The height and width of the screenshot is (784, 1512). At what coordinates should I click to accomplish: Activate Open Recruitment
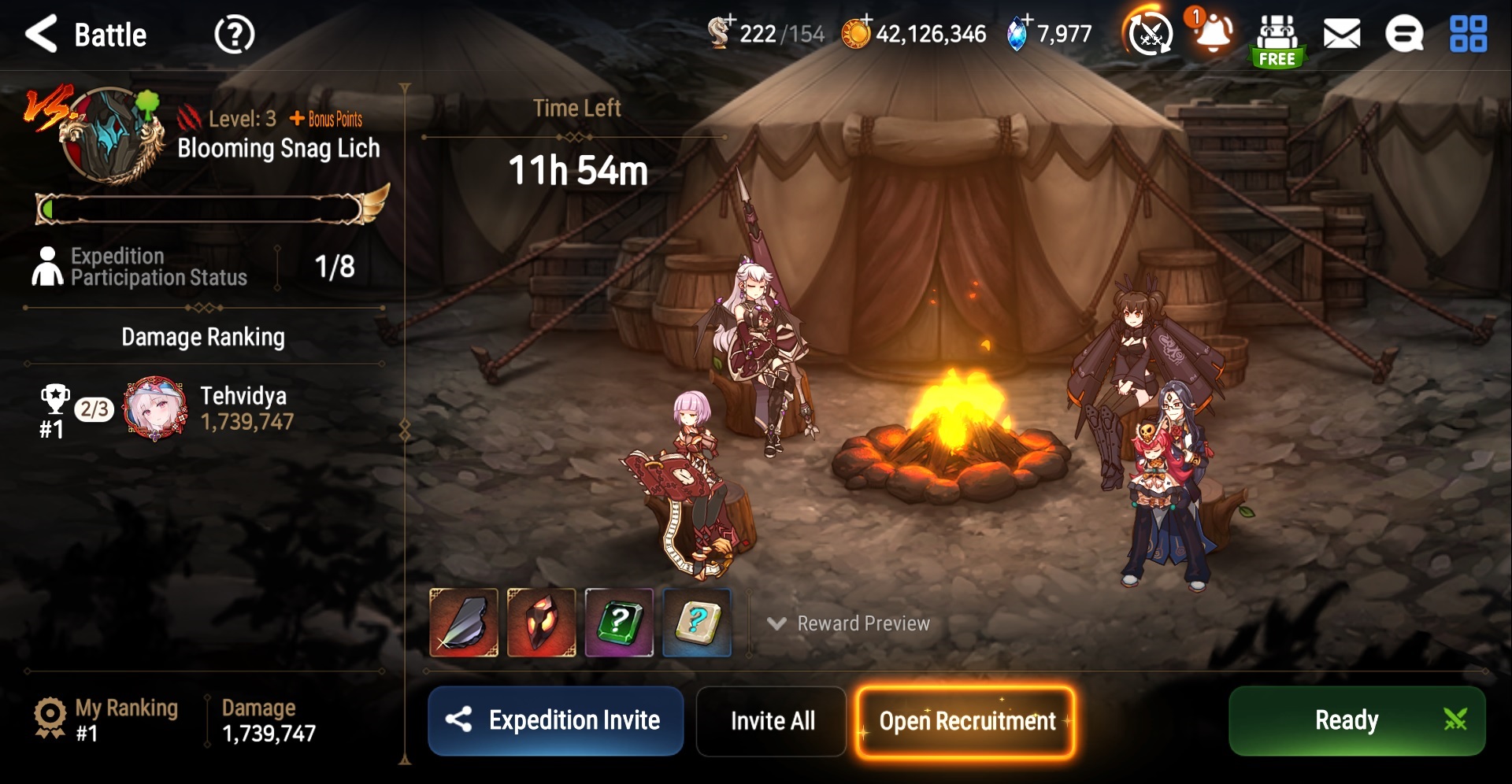(965, 722)
